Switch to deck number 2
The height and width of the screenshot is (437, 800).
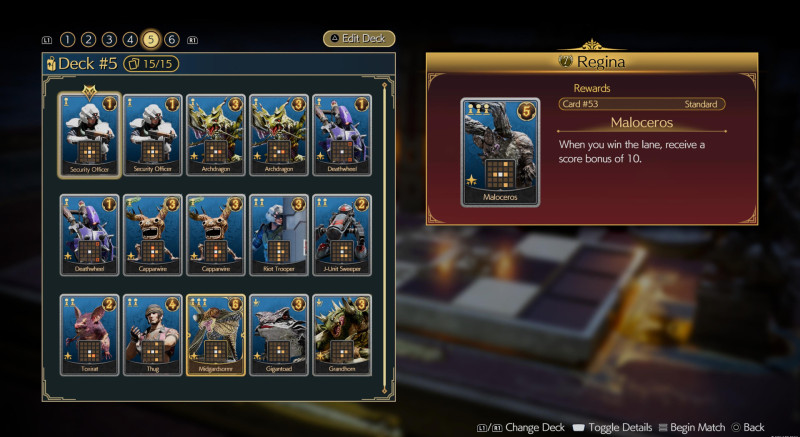point(88,40)
